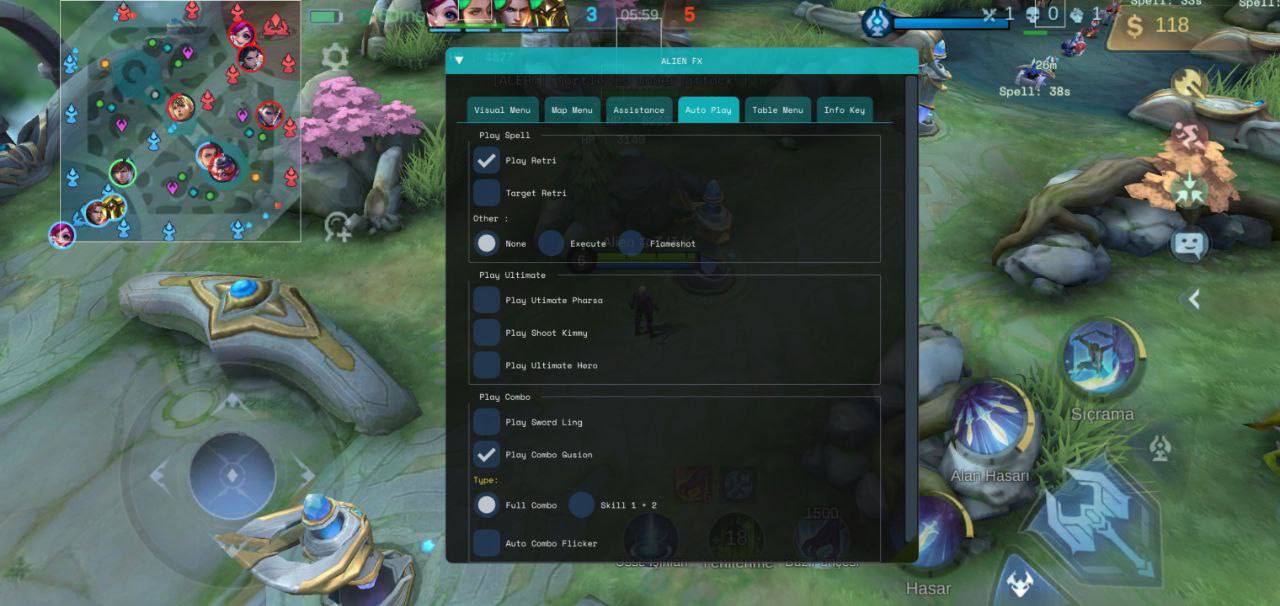Click the minimap in the corner
This screenshot has height=606, width=1280.
point(180,120)
